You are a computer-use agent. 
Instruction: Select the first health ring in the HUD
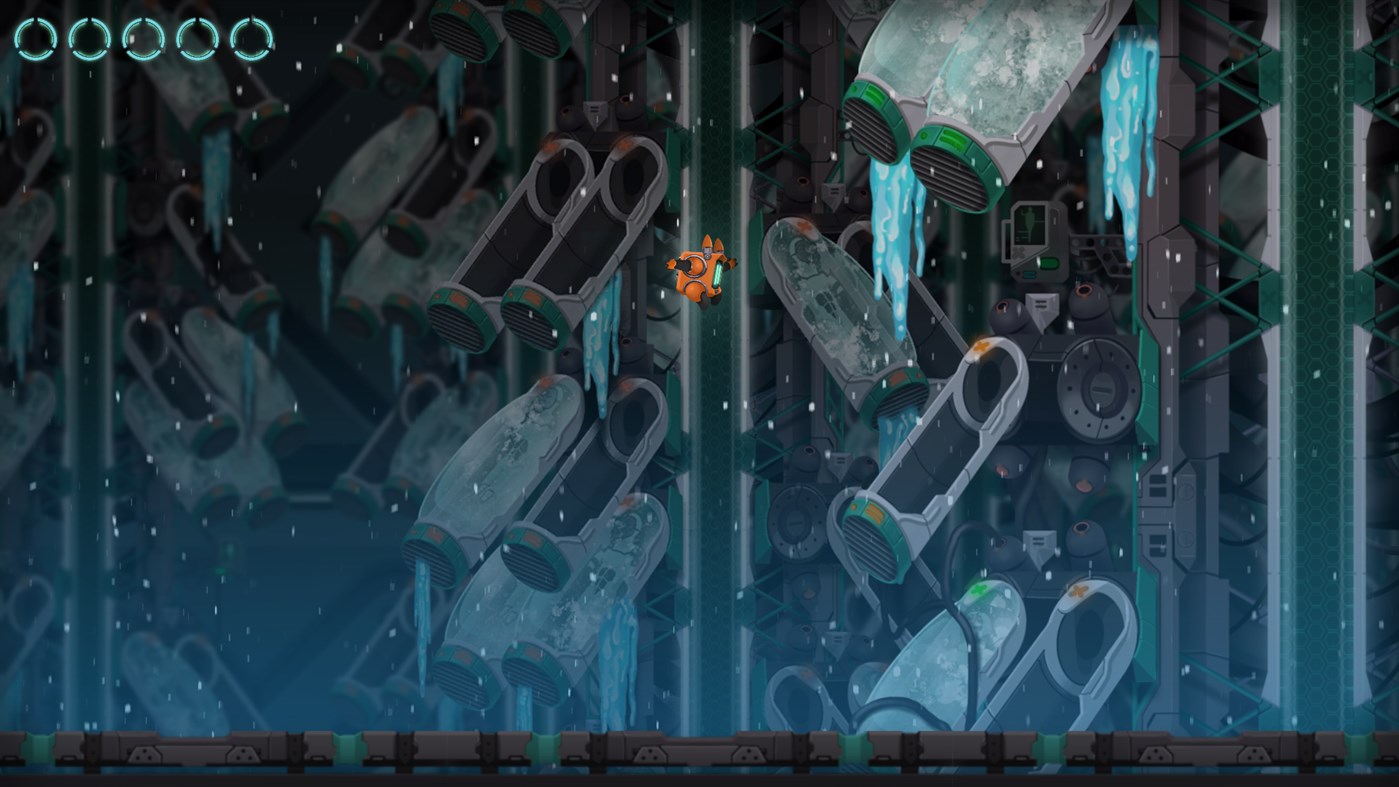pos(35,37)
